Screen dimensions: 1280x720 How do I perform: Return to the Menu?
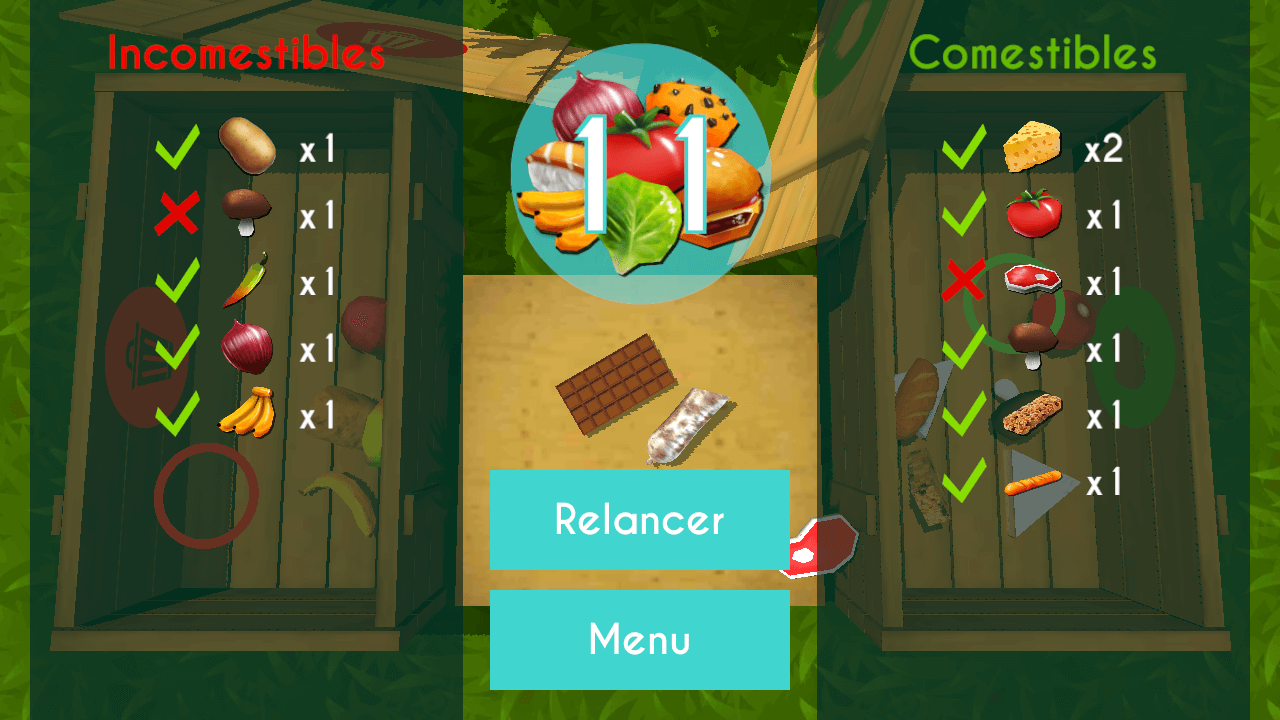(x=640, y=640)
